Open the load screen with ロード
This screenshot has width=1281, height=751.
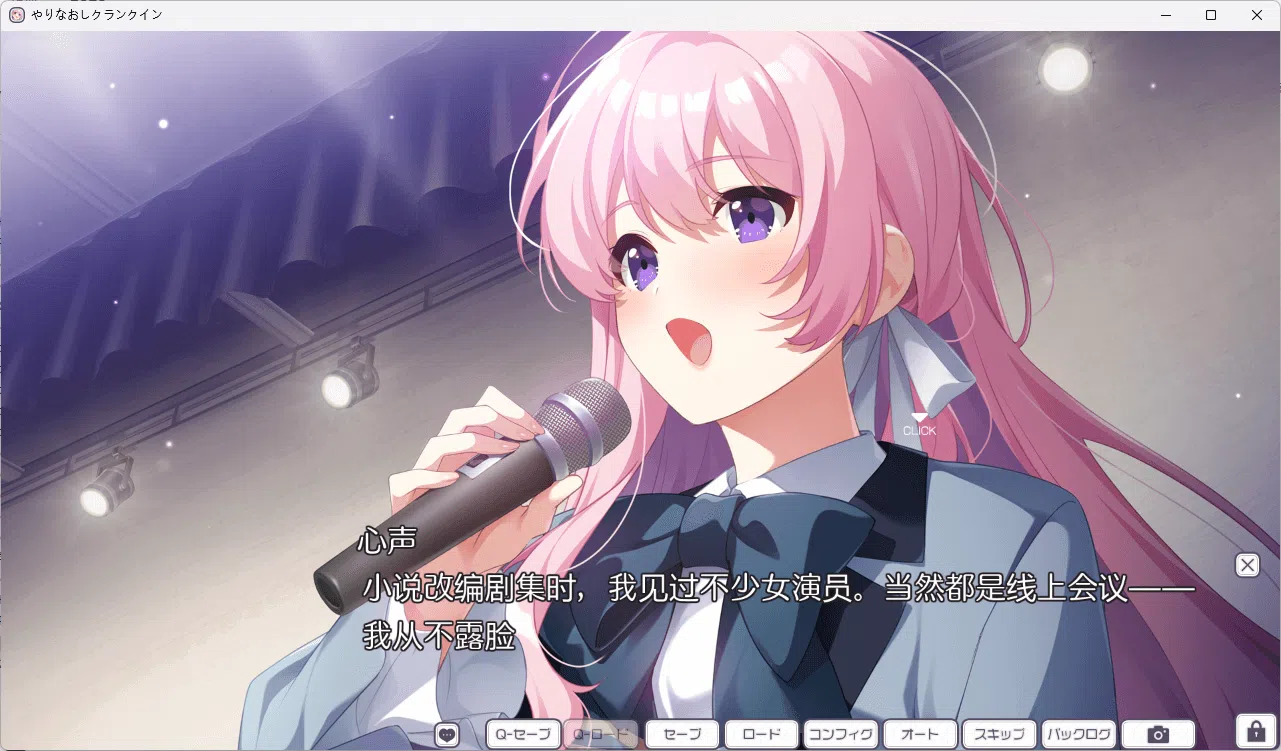click(x=760, y=733)
